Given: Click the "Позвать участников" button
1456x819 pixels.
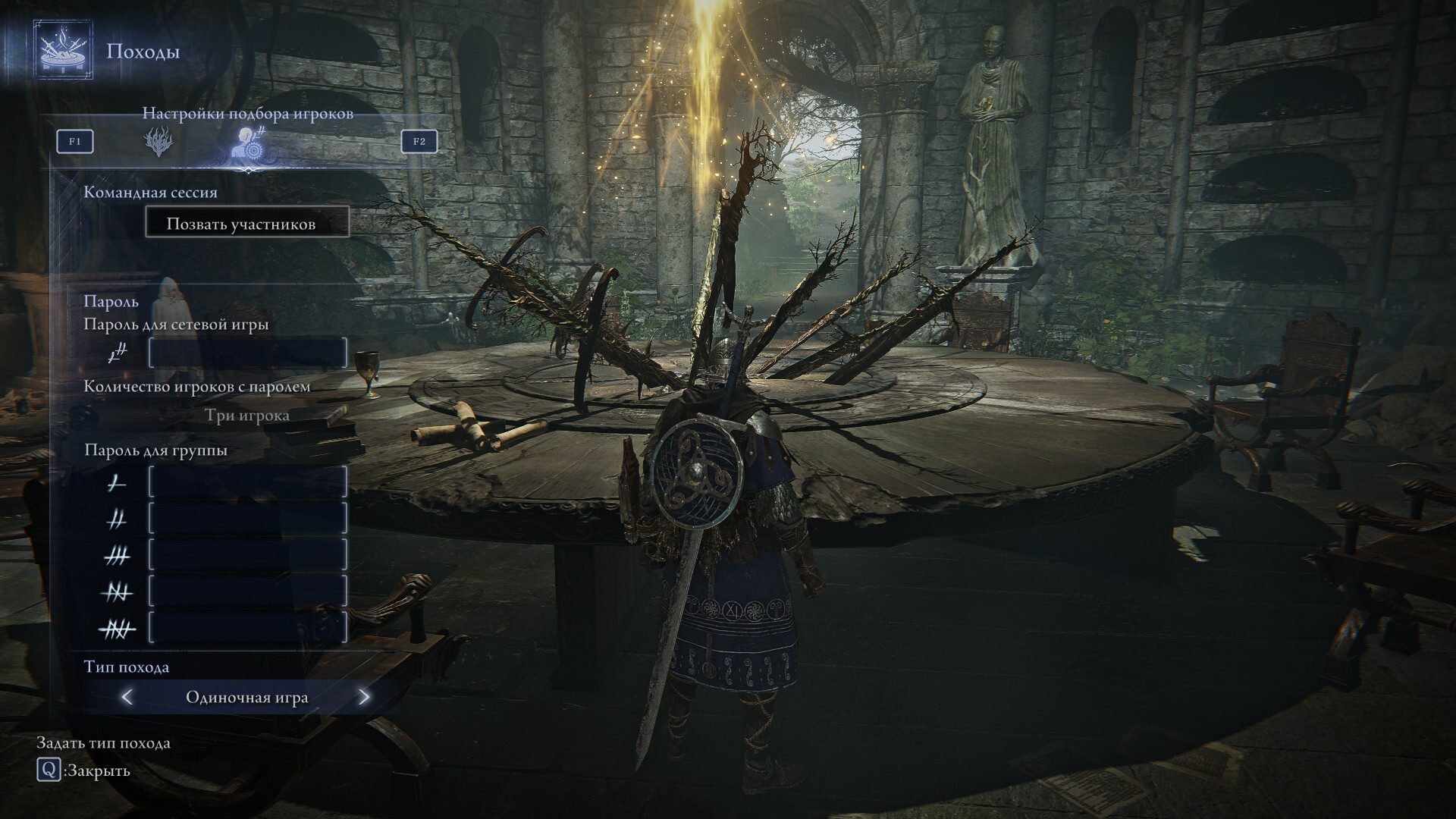Looking at the screenshot, I should pyautogui.click(x=247, y=224).
